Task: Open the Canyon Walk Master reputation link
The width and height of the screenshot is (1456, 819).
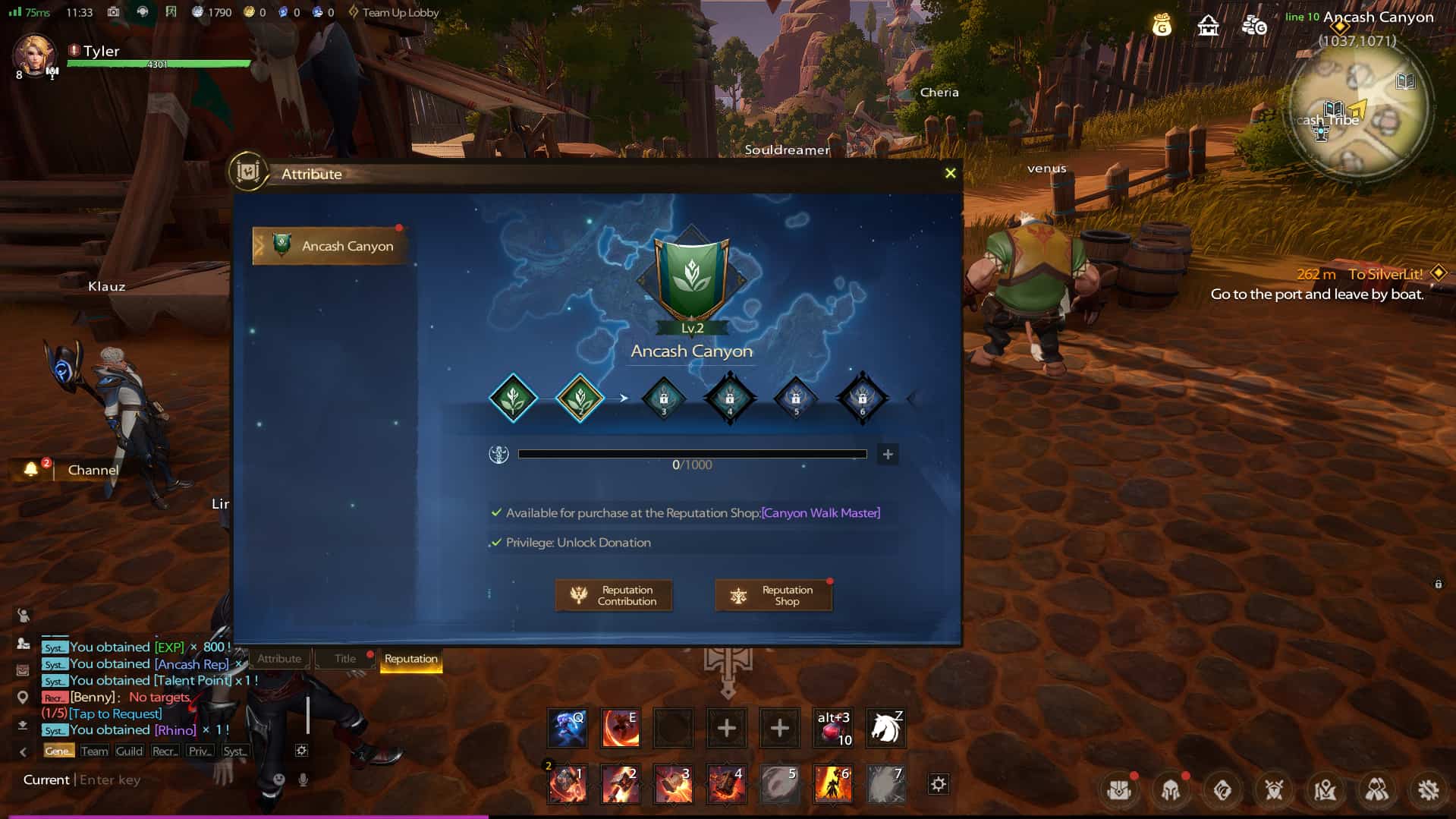Action: (x=822, y=513)
